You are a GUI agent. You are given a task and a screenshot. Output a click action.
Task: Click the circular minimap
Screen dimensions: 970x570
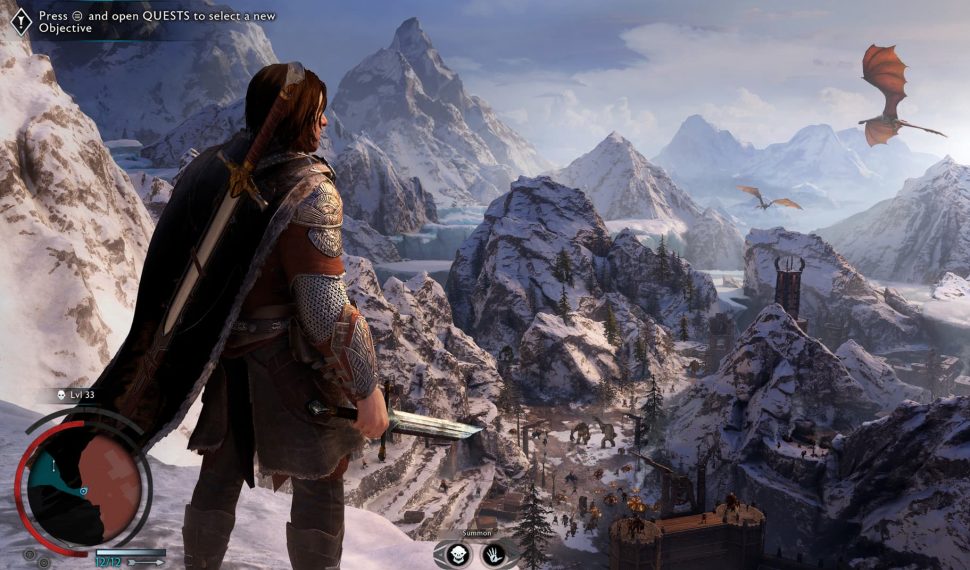[85, 480]
